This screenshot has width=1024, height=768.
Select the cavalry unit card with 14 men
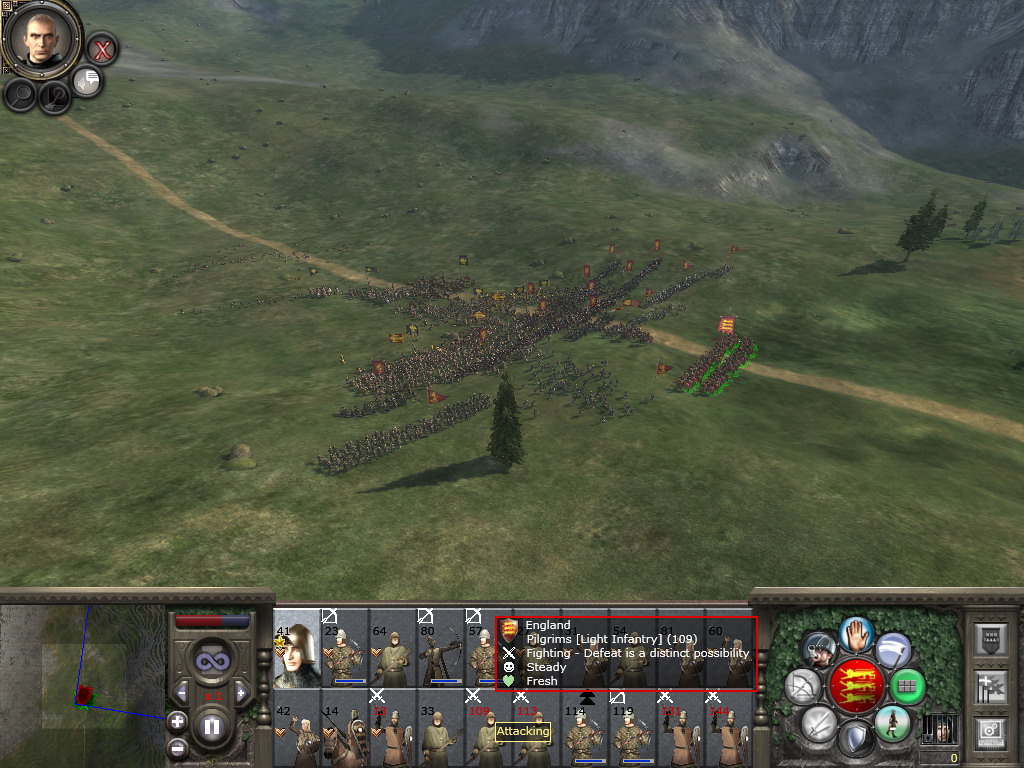click(x=344, y=728)
